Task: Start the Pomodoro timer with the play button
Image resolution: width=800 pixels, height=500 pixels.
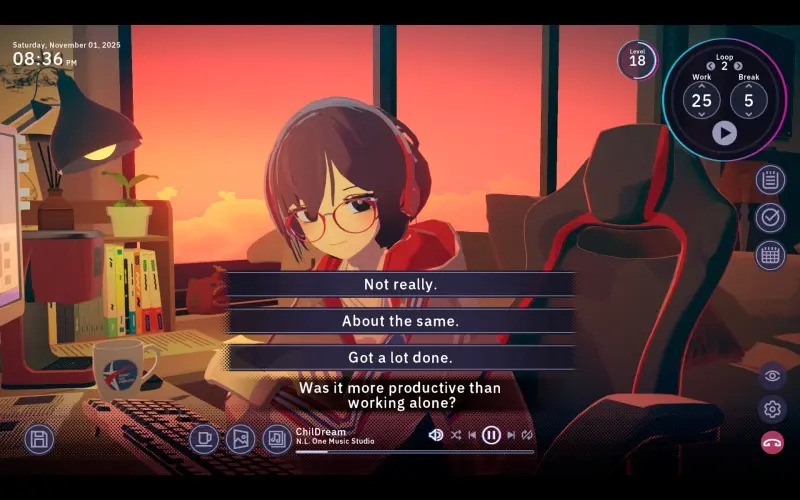Action: coord(724,132)
